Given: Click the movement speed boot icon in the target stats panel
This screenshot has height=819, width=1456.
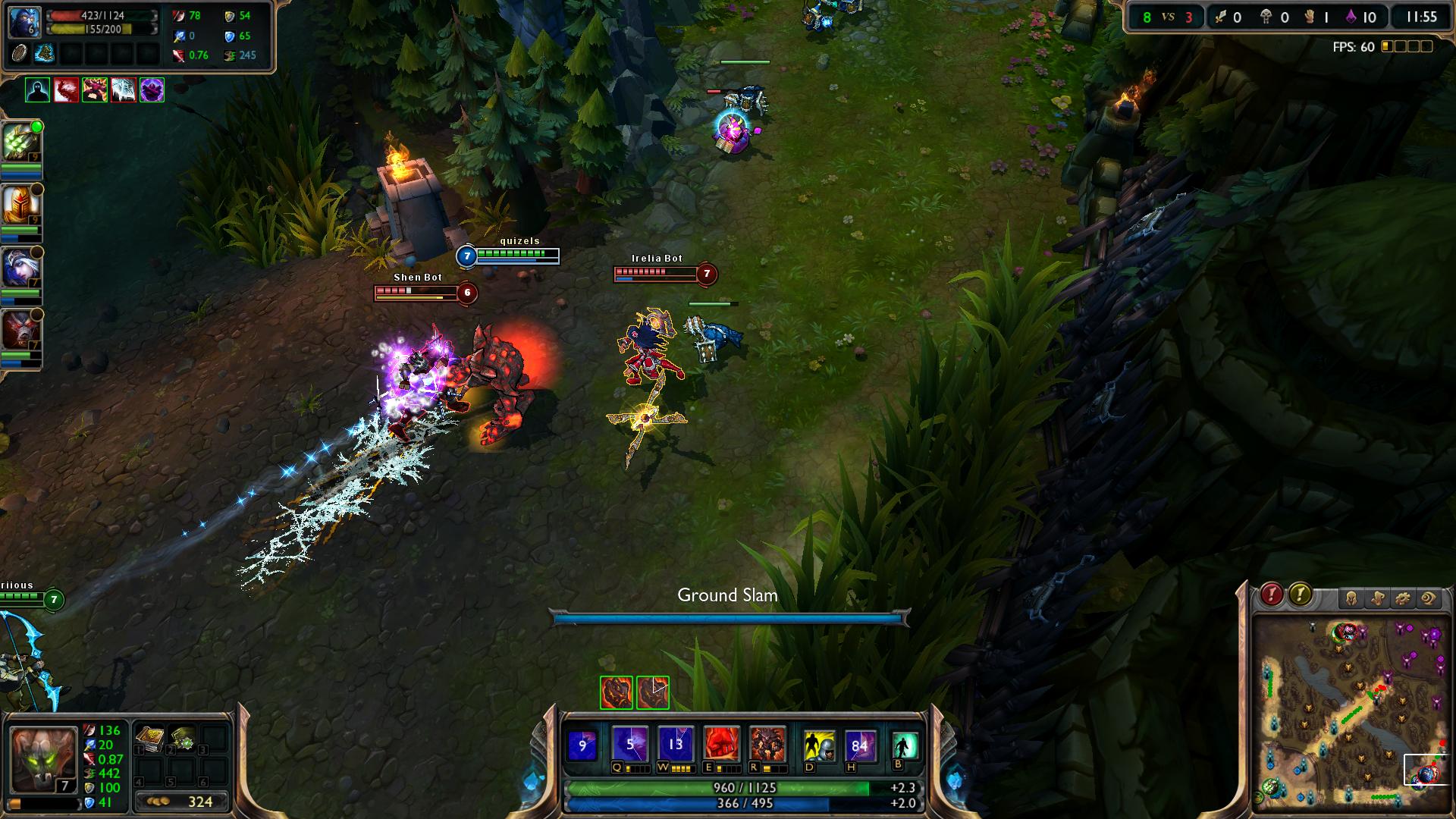Looking at the screenshot, I should pos(229,55).
